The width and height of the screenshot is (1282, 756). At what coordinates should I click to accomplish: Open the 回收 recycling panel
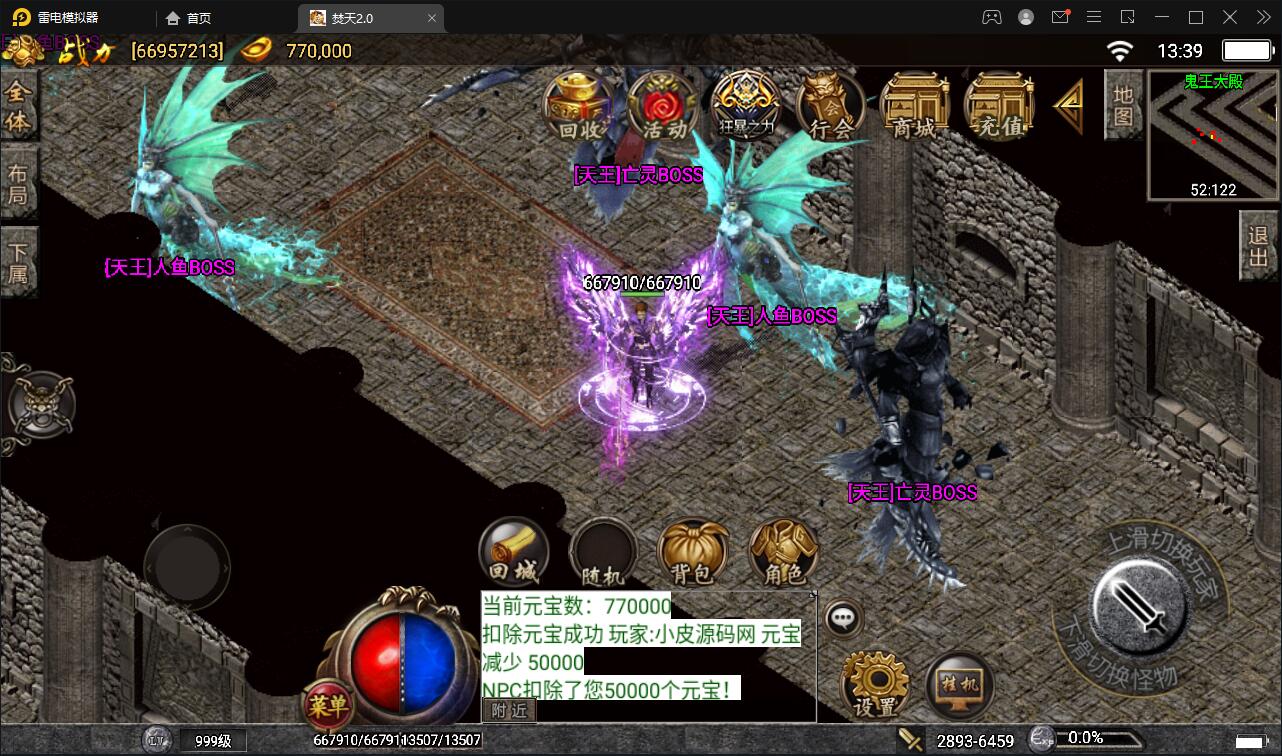coord(577,103)
